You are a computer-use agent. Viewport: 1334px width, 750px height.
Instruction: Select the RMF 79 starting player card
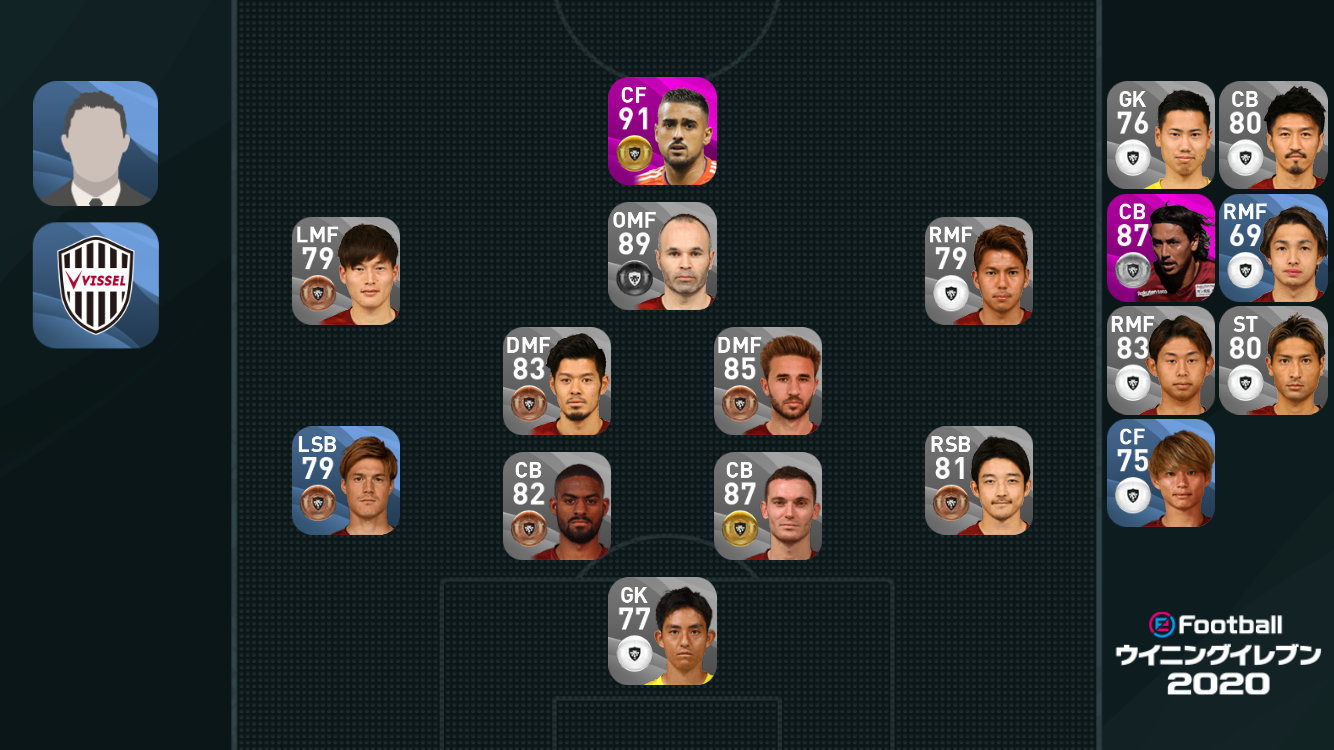pyautogui.click(x=979, y=271)
